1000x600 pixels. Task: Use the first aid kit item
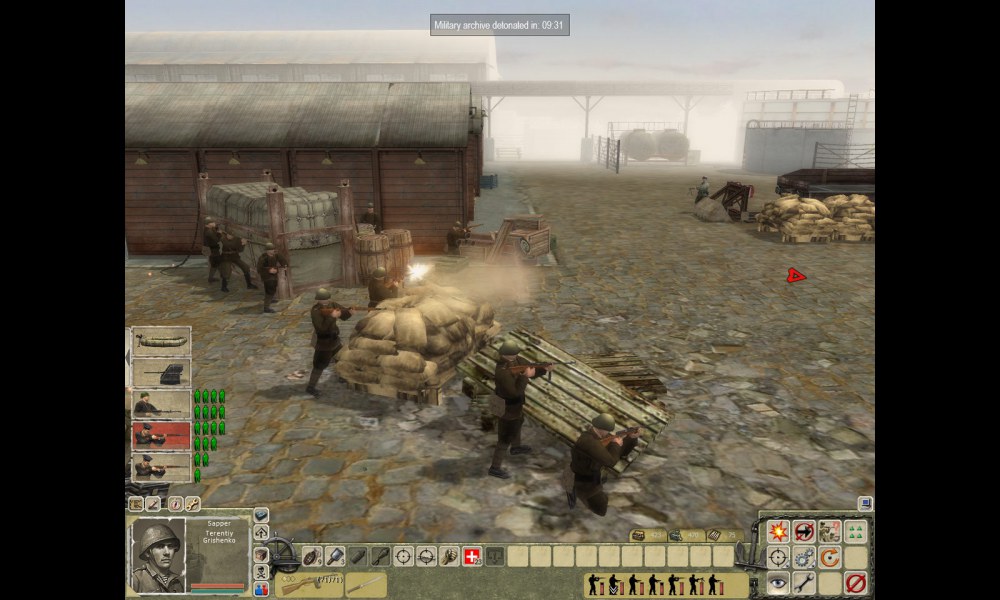click(x=473, y=556)
